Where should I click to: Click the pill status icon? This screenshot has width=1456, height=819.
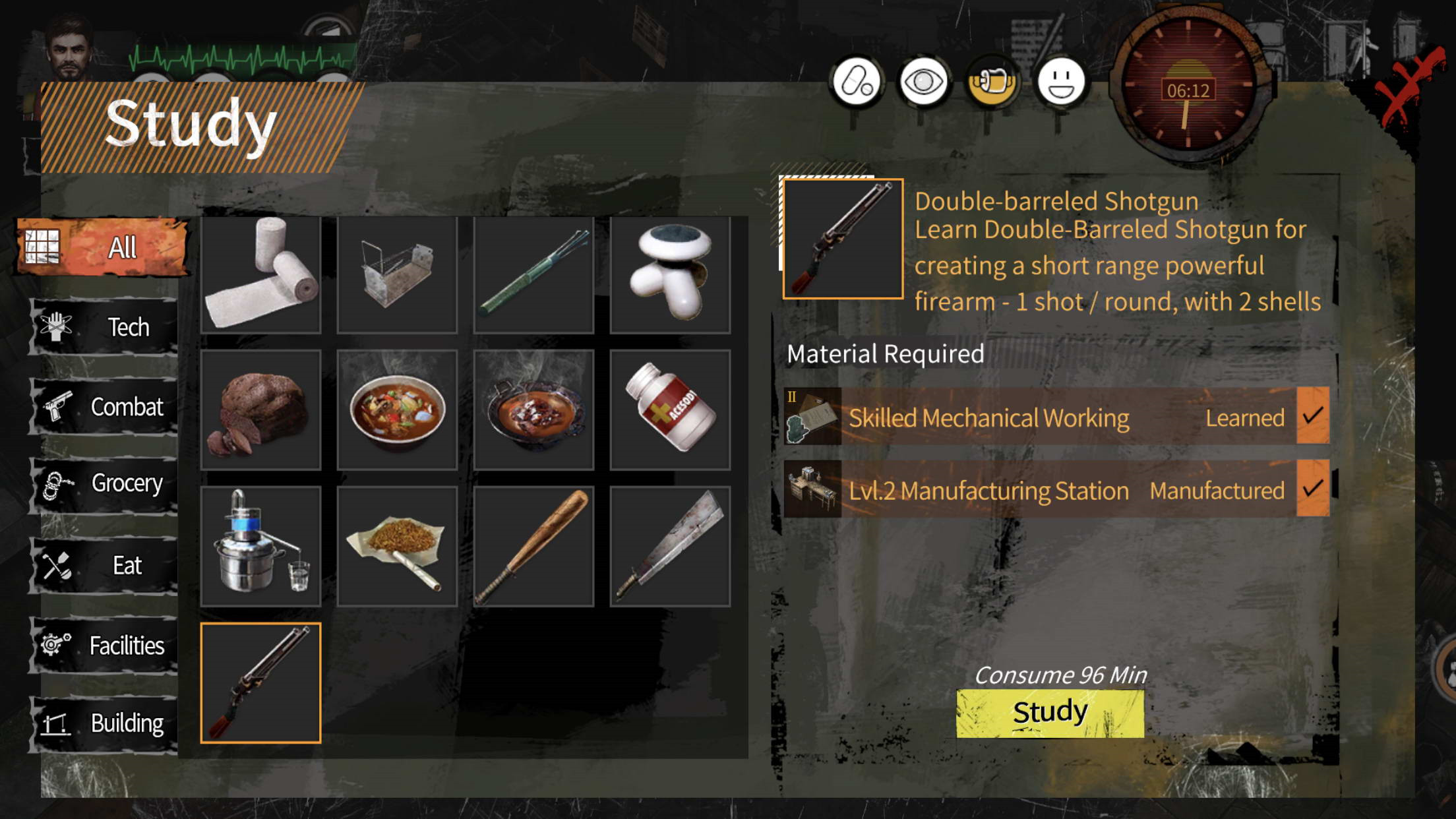click(x=856, y=82)
